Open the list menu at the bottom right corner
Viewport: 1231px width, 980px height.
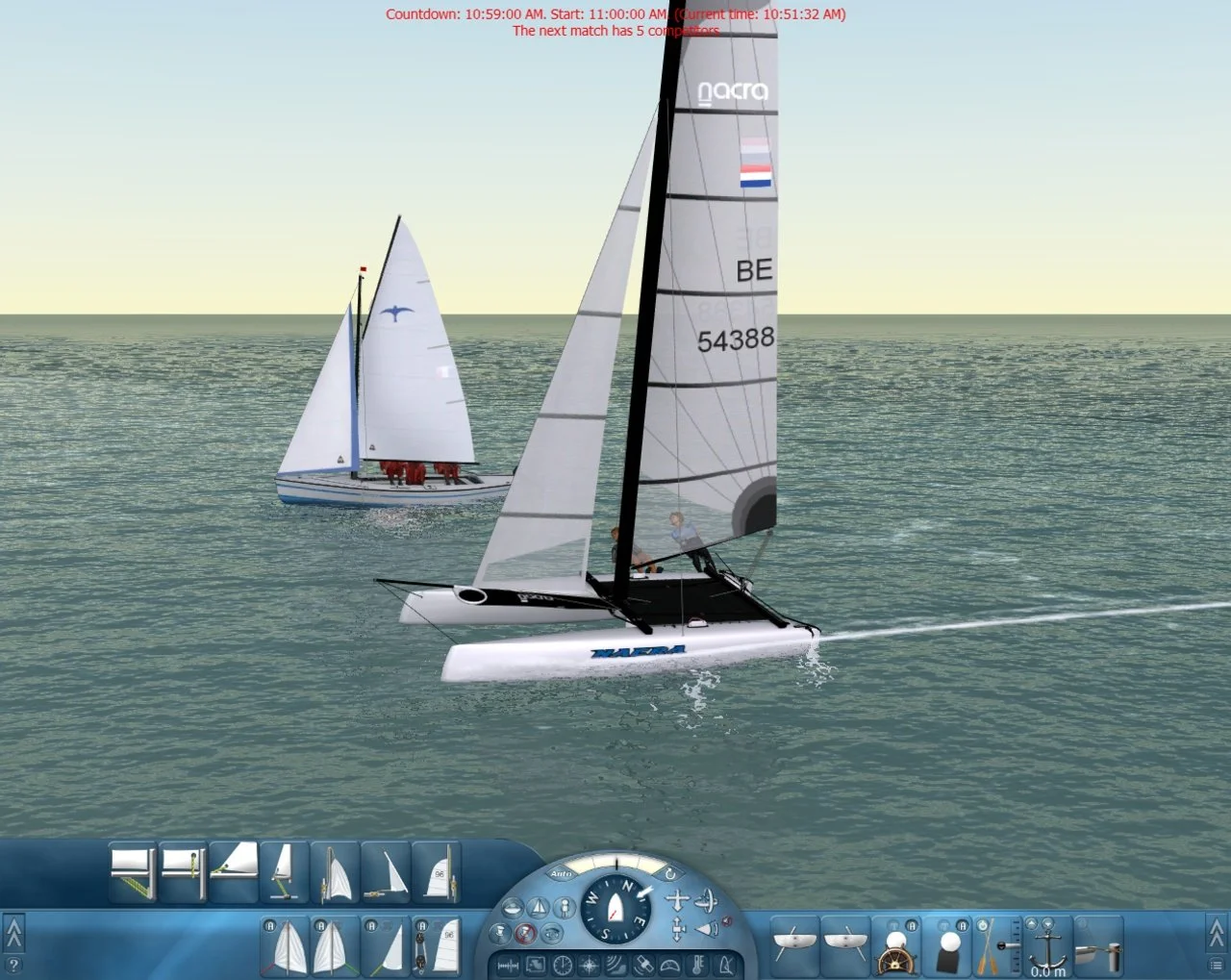click(1216, 964)
